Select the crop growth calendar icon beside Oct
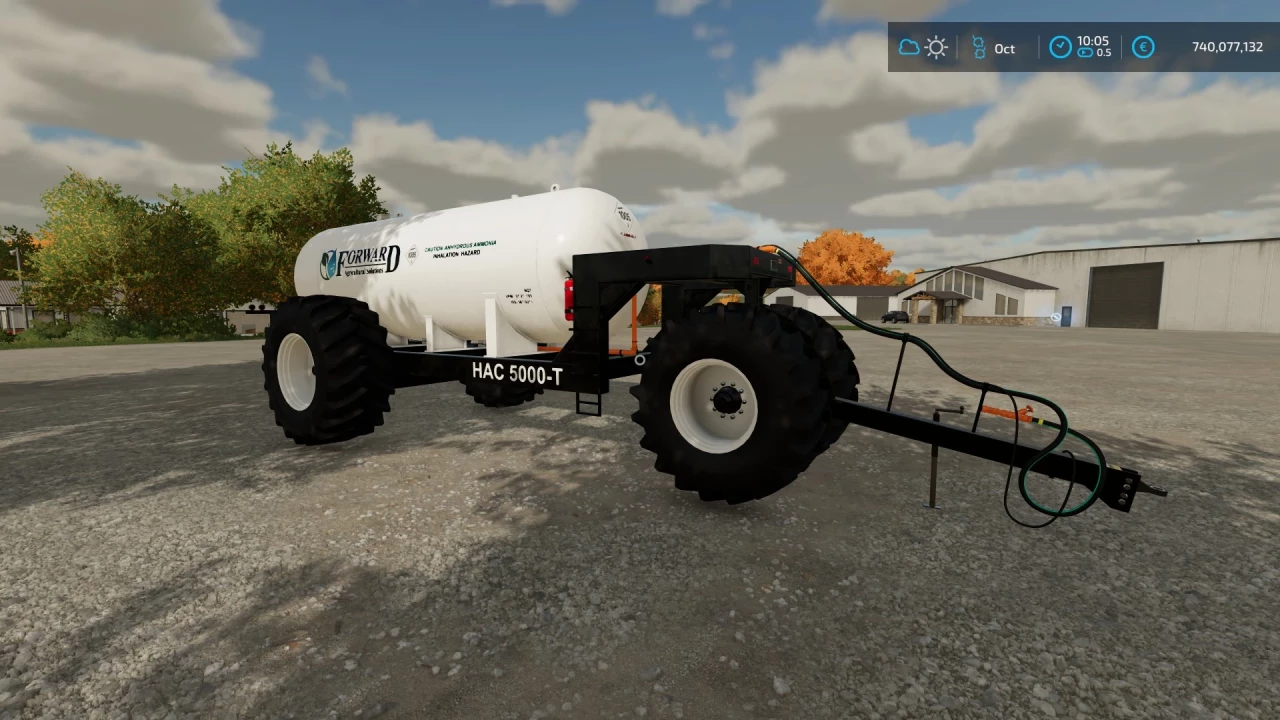The height and width of the screenshot is (720, 1280). pyautogui.click(x=979, y=47)
